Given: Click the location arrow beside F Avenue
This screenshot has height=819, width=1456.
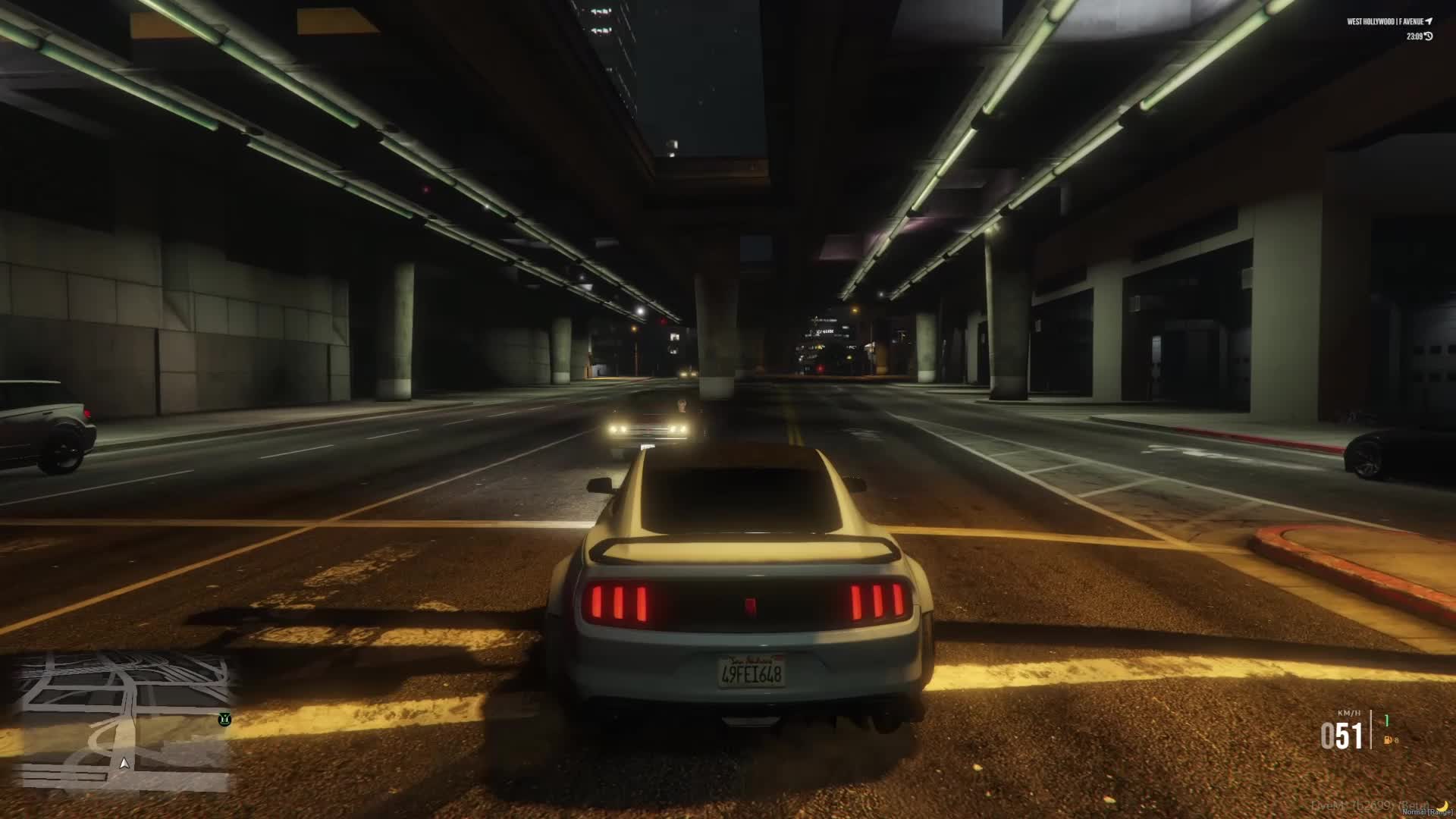Looking at the screenshot, I should point(1429,22).
